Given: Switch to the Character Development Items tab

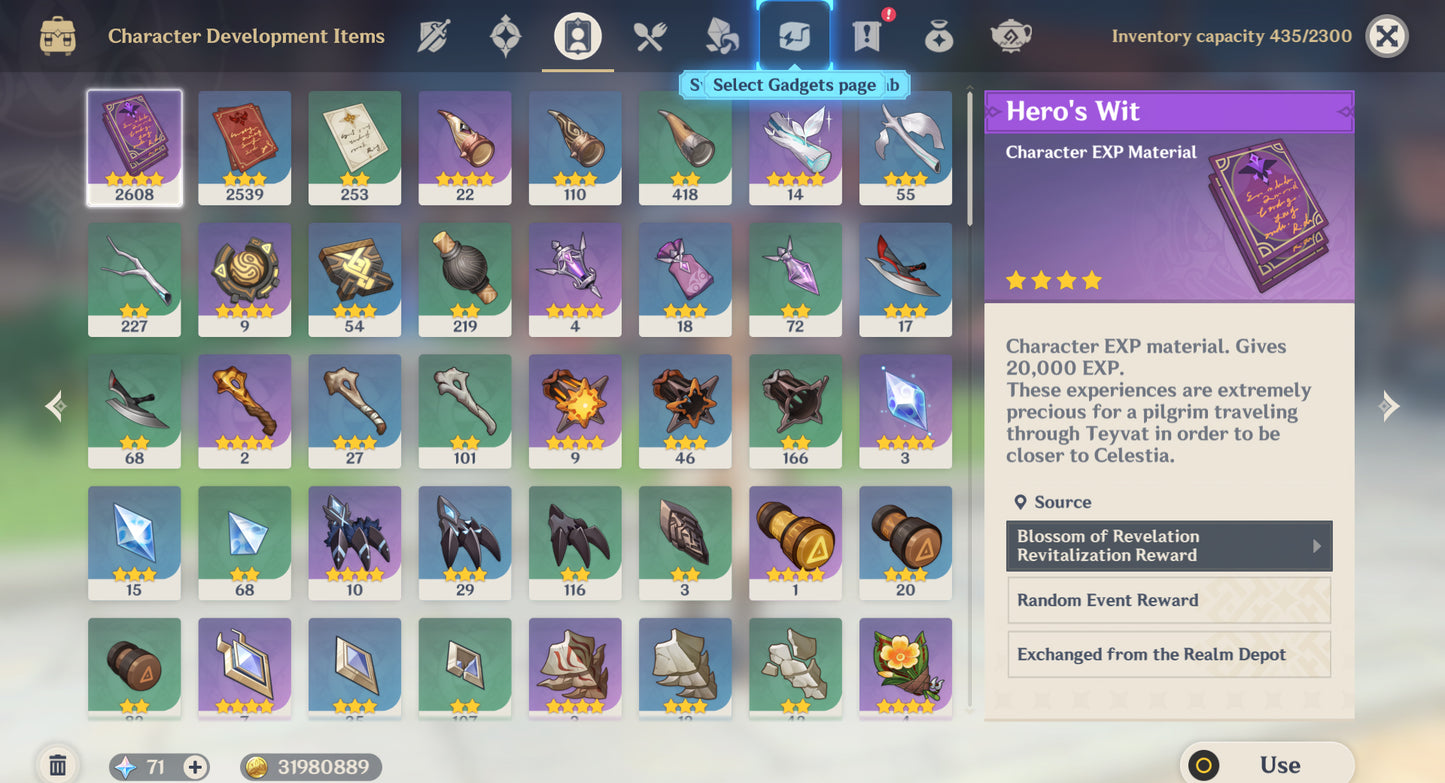Looking at the screenshot, I should tap(577, 35).
